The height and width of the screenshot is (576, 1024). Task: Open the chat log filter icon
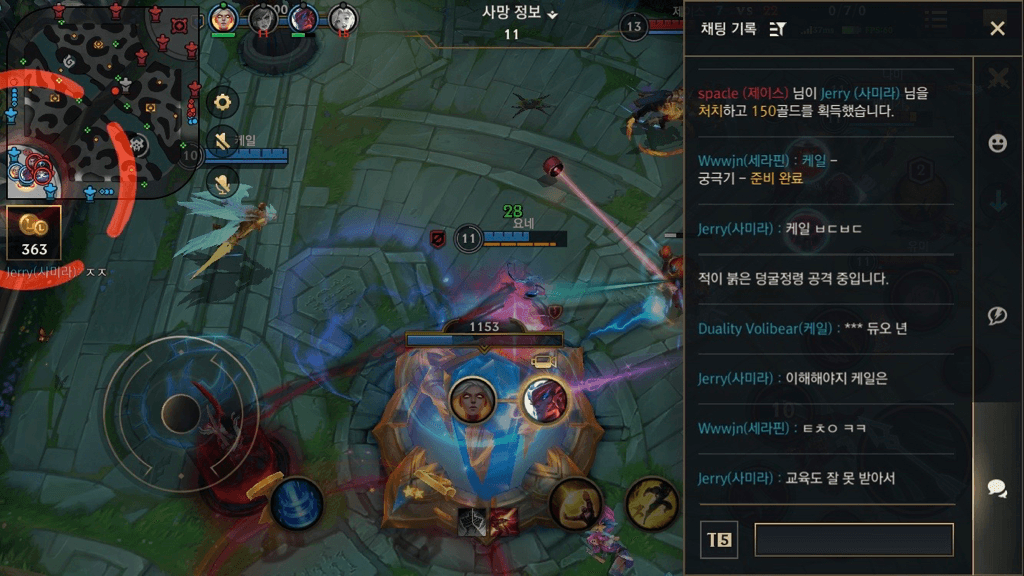(x=777, y=29)
